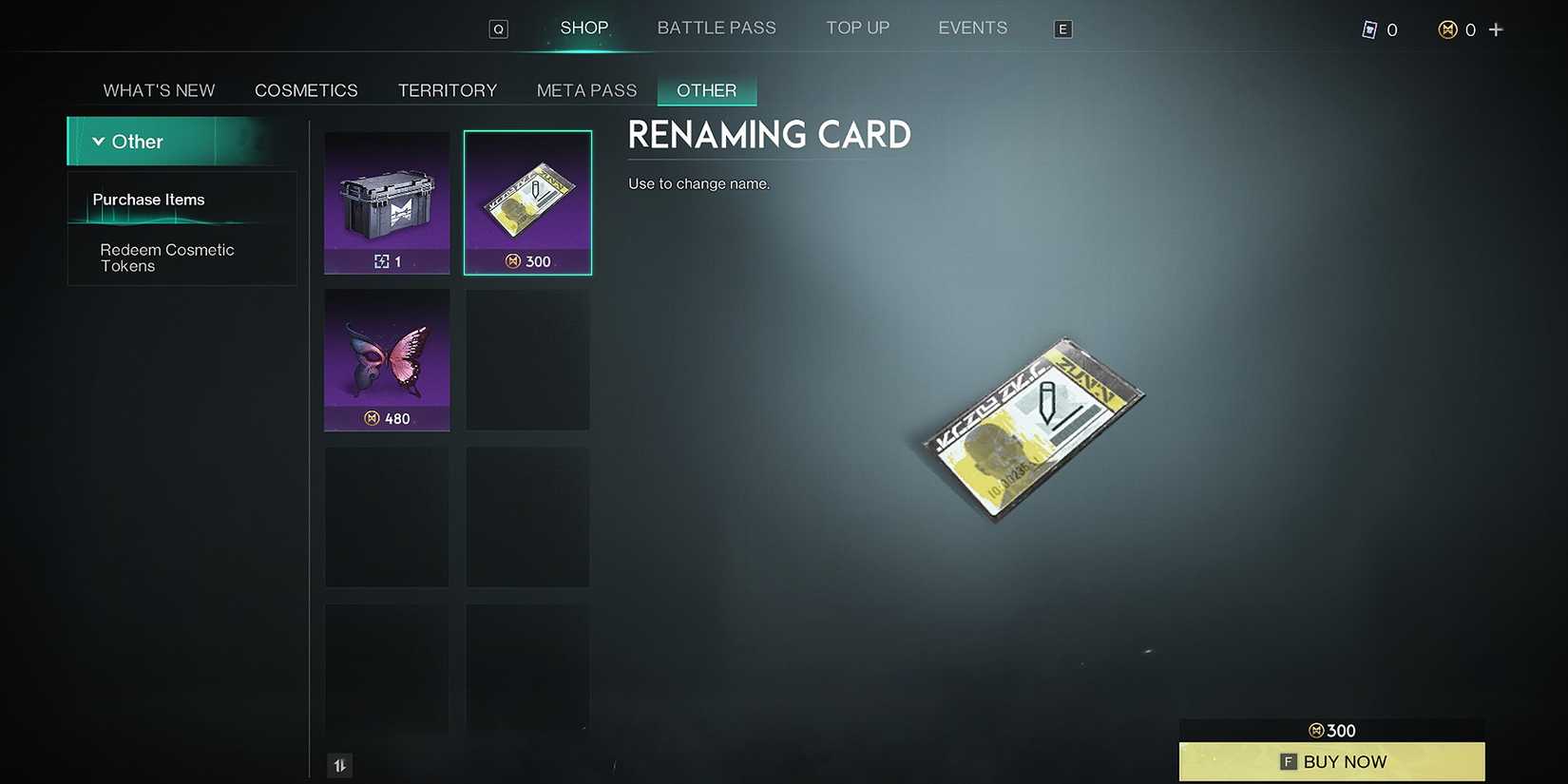Open Redeem Cosmetic Tokens section
Image resolution: width=1568 pixels, height=784 pixels.
pyautogui.click(x=167, y=258)
